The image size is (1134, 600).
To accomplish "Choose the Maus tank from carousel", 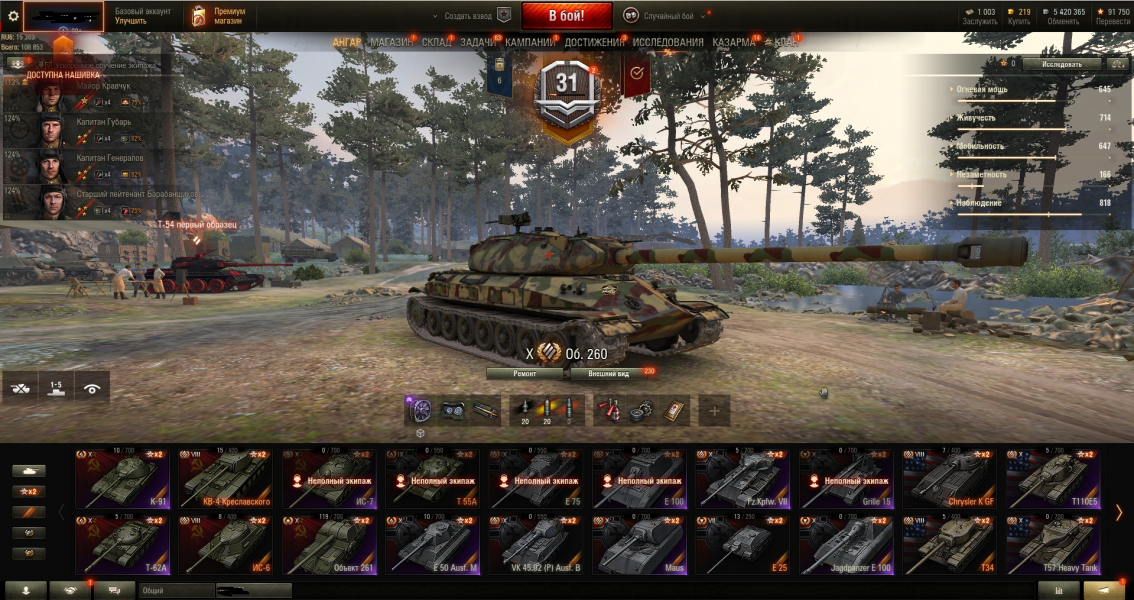I will (x=640, y=546).
